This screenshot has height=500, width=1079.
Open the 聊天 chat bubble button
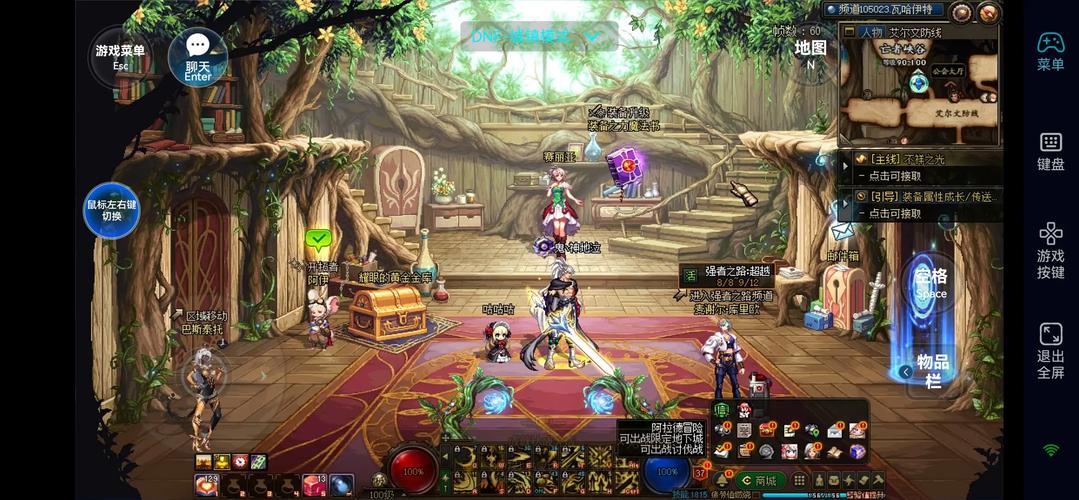pyautogui.click(x=197, y=56)
